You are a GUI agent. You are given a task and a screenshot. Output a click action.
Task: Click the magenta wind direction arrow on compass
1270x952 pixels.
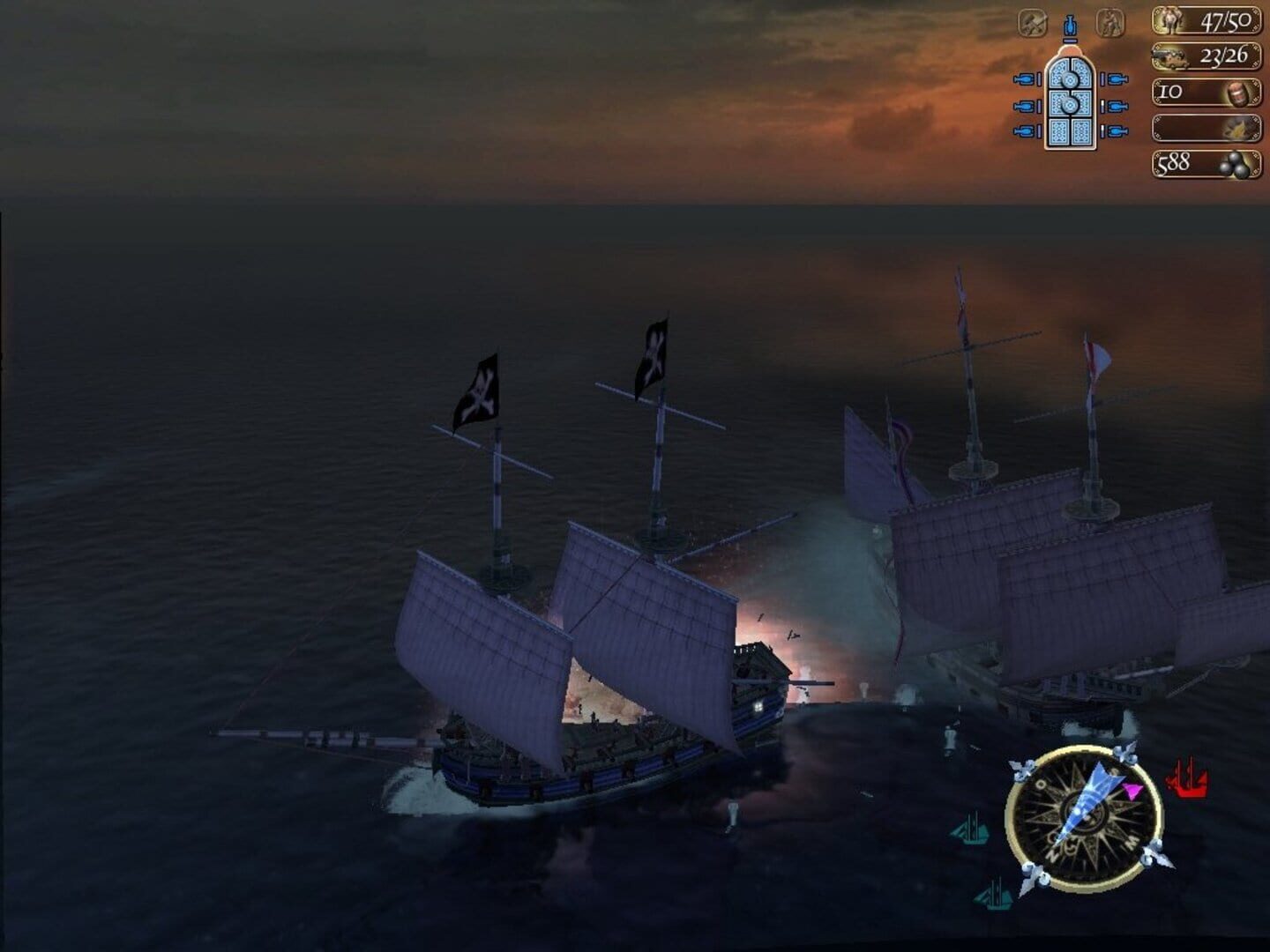pyautogui.click(x=1132, y=791)
